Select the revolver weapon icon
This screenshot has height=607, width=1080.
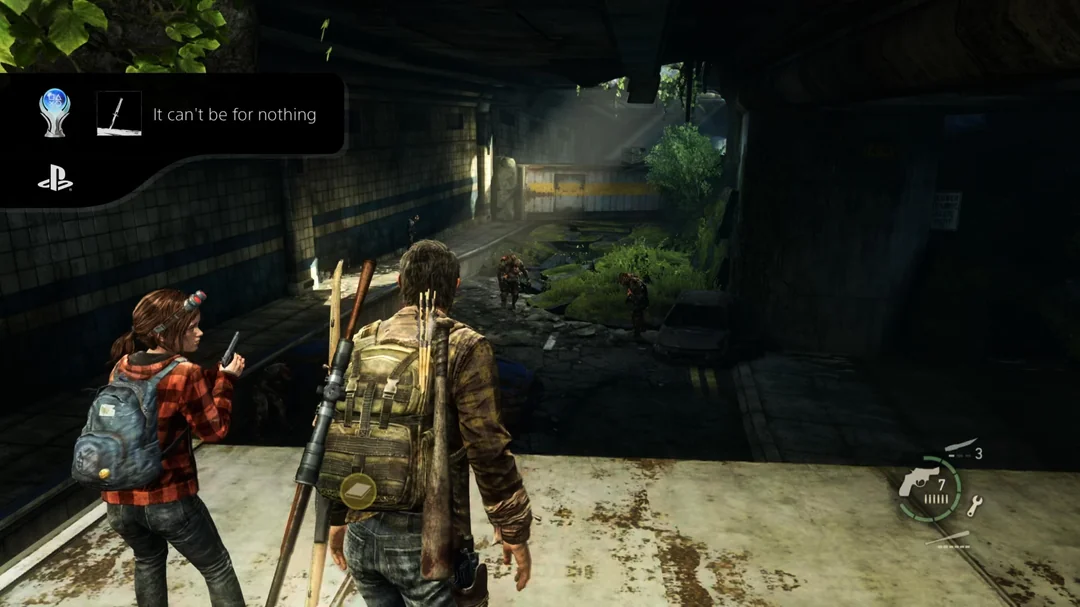click(917, 483)
